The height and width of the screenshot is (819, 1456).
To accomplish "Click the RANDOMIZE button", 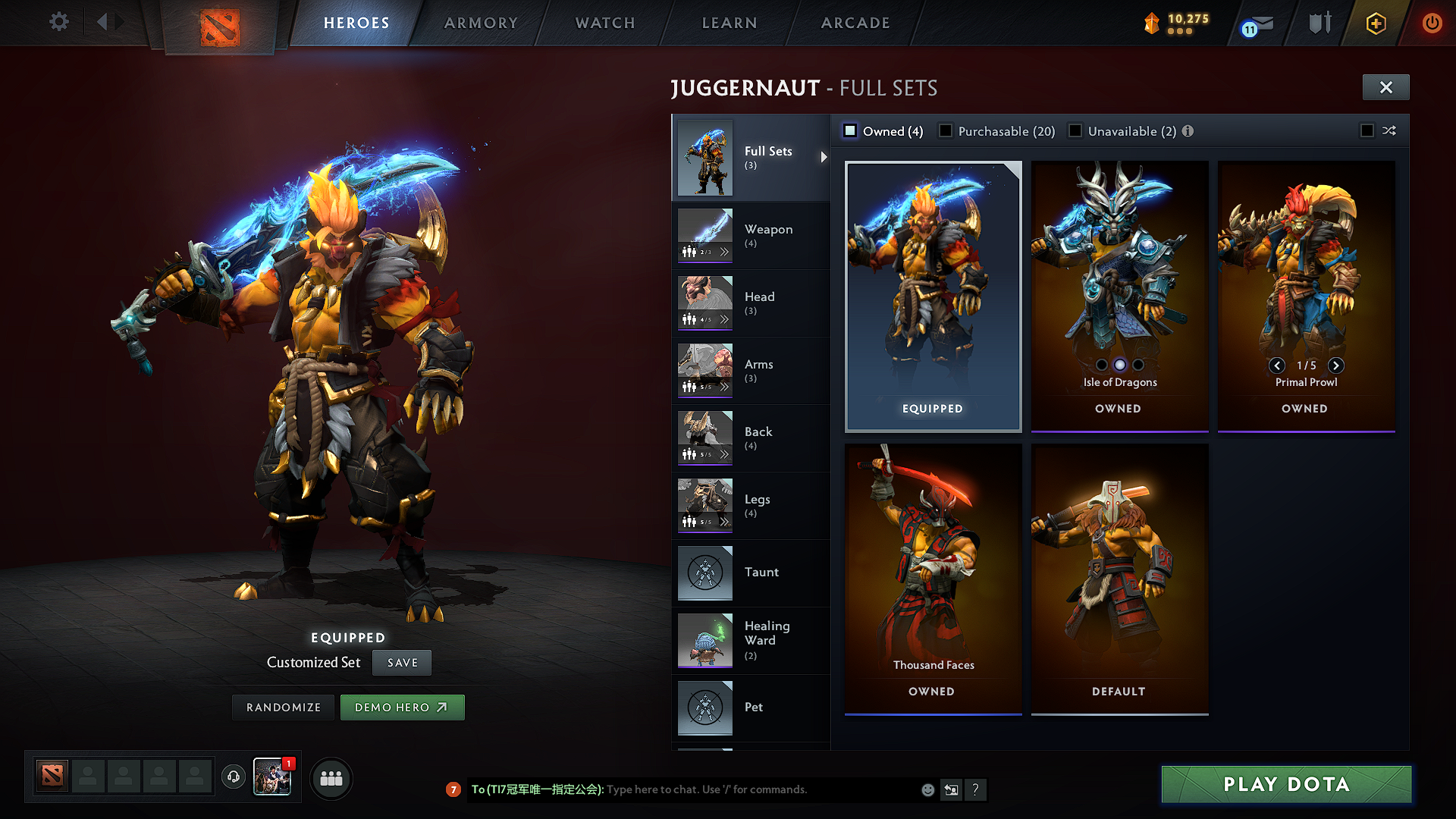I will pyautogui.click(x=283, y=707).
